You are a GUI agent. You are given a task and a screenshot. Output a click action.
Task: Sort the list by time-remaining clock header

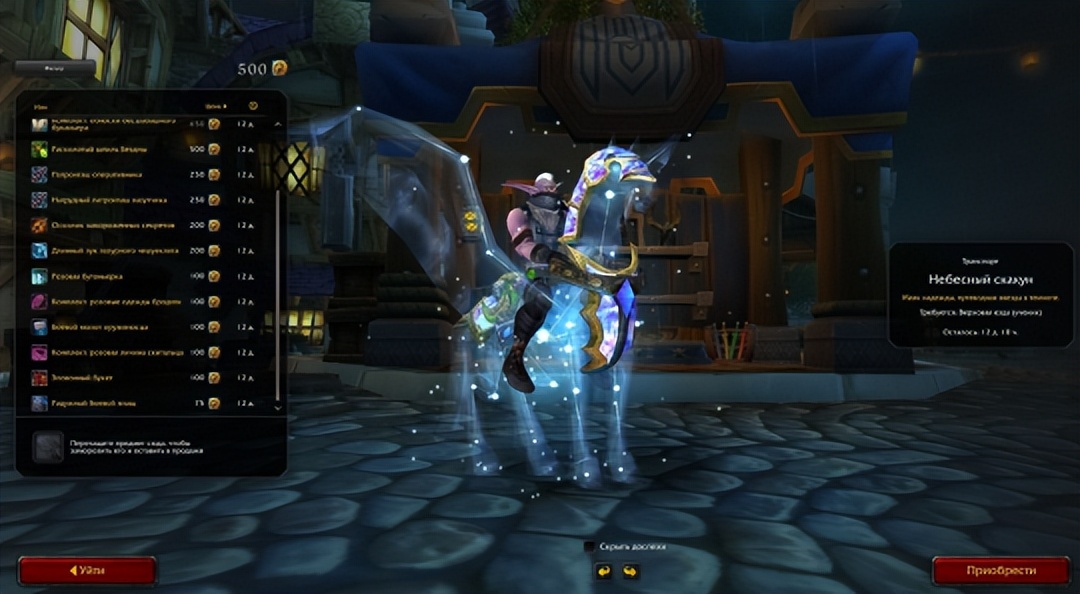point(253,105)
